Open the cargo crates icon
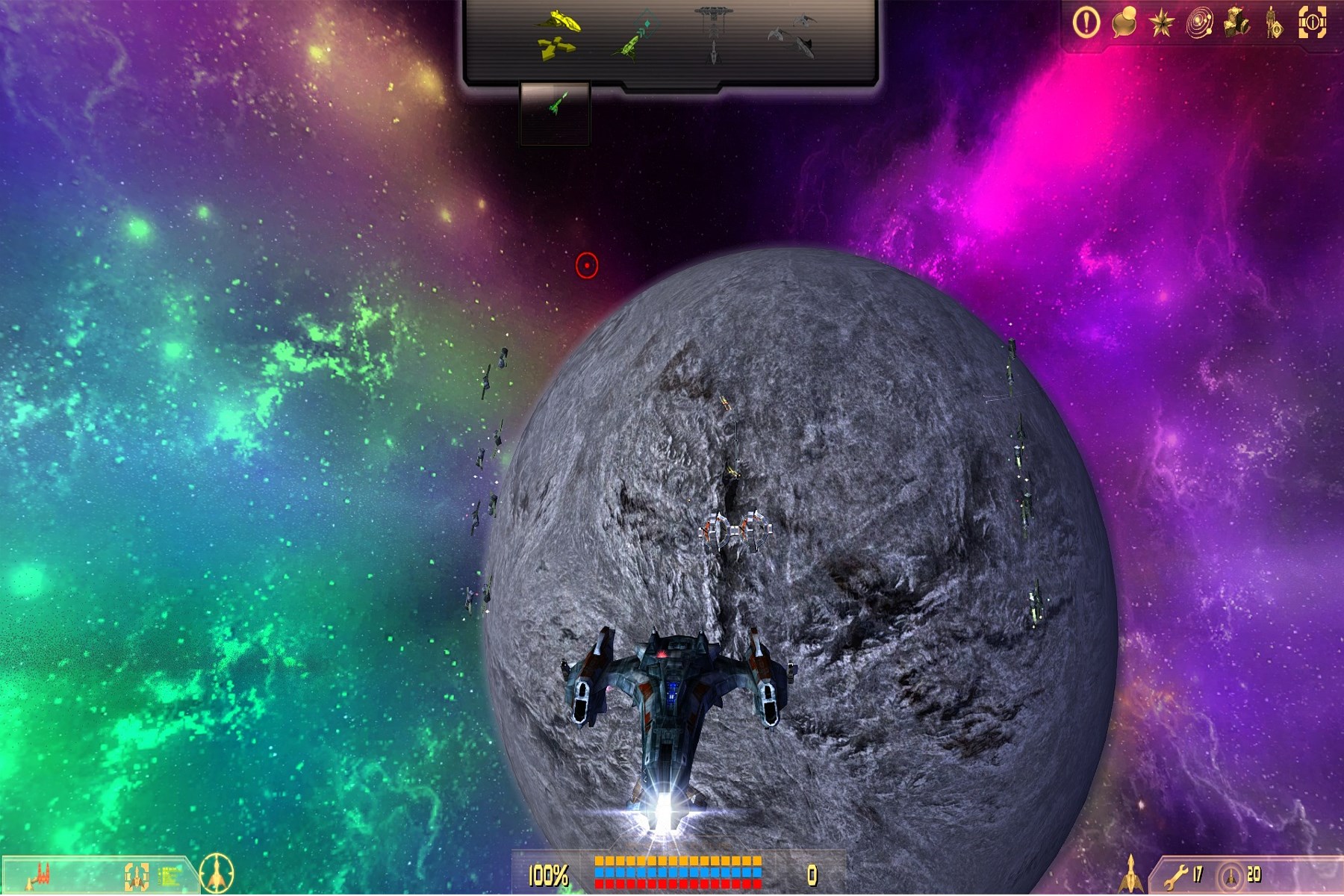 [1237, 23]
